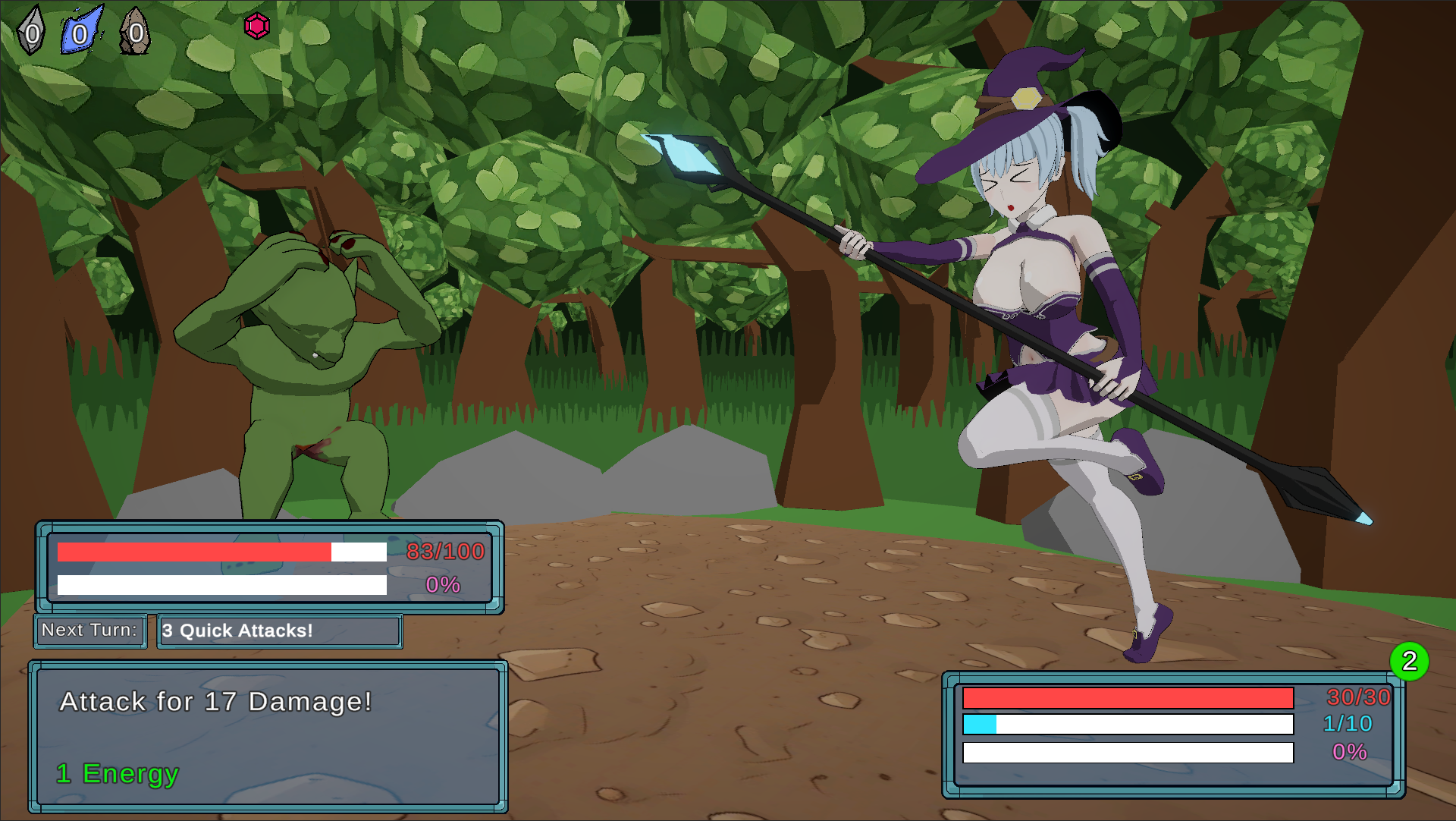Image resolution: width=1456 pixels, height=821 pixels.
Task: Click the 1 Energy cost label
Action: [x=116, y=775]
